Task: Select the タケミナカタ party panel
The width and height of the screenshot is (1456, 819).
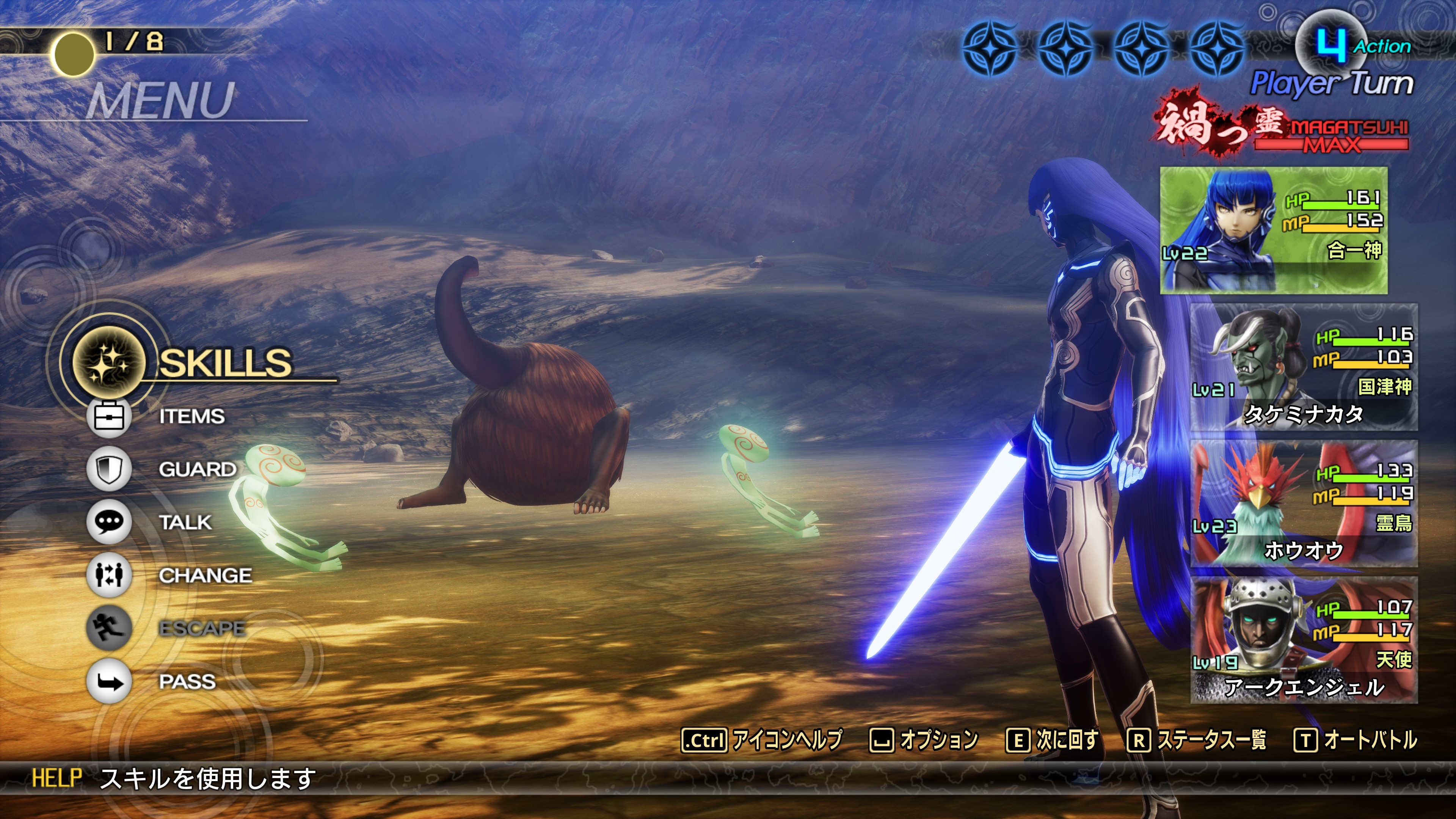Action: 1304,367
